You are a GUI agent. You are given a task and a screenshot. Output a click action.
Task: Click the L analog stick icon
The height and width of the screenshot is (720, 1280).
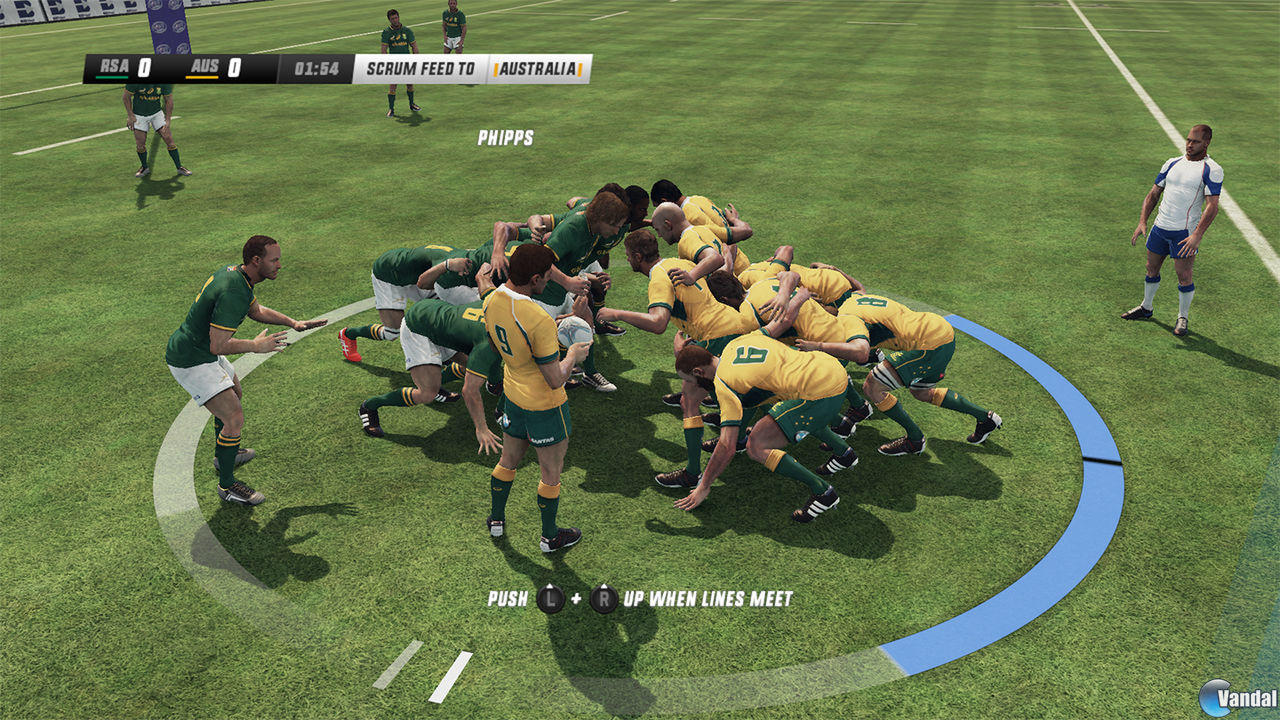pos(550,598)
